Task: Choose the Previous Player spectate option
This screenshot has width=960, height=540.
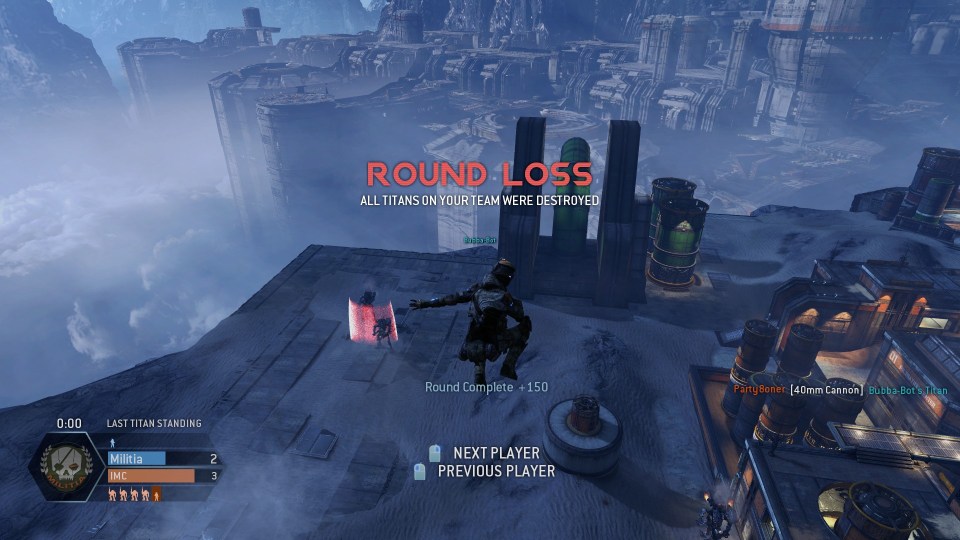Action: (495, 471)
